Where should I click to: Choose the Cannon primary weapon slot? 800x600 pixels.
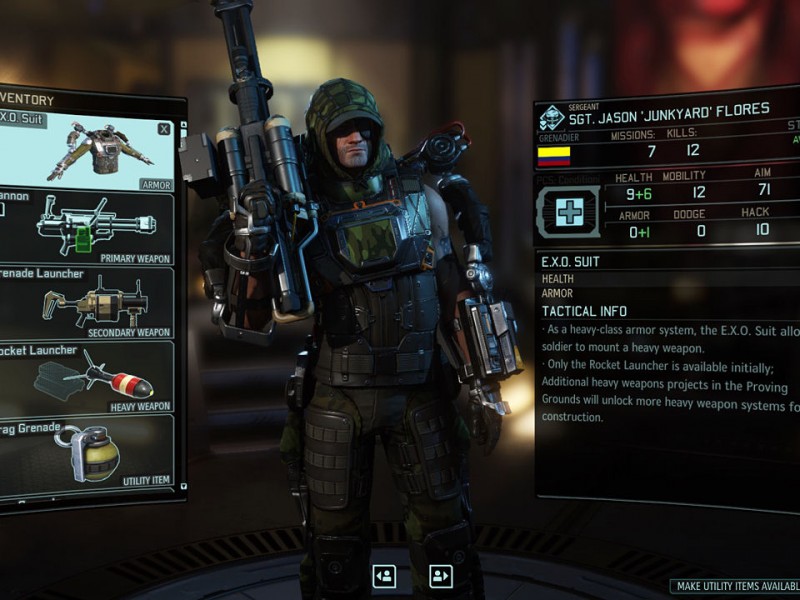click(x=88, y=229)
